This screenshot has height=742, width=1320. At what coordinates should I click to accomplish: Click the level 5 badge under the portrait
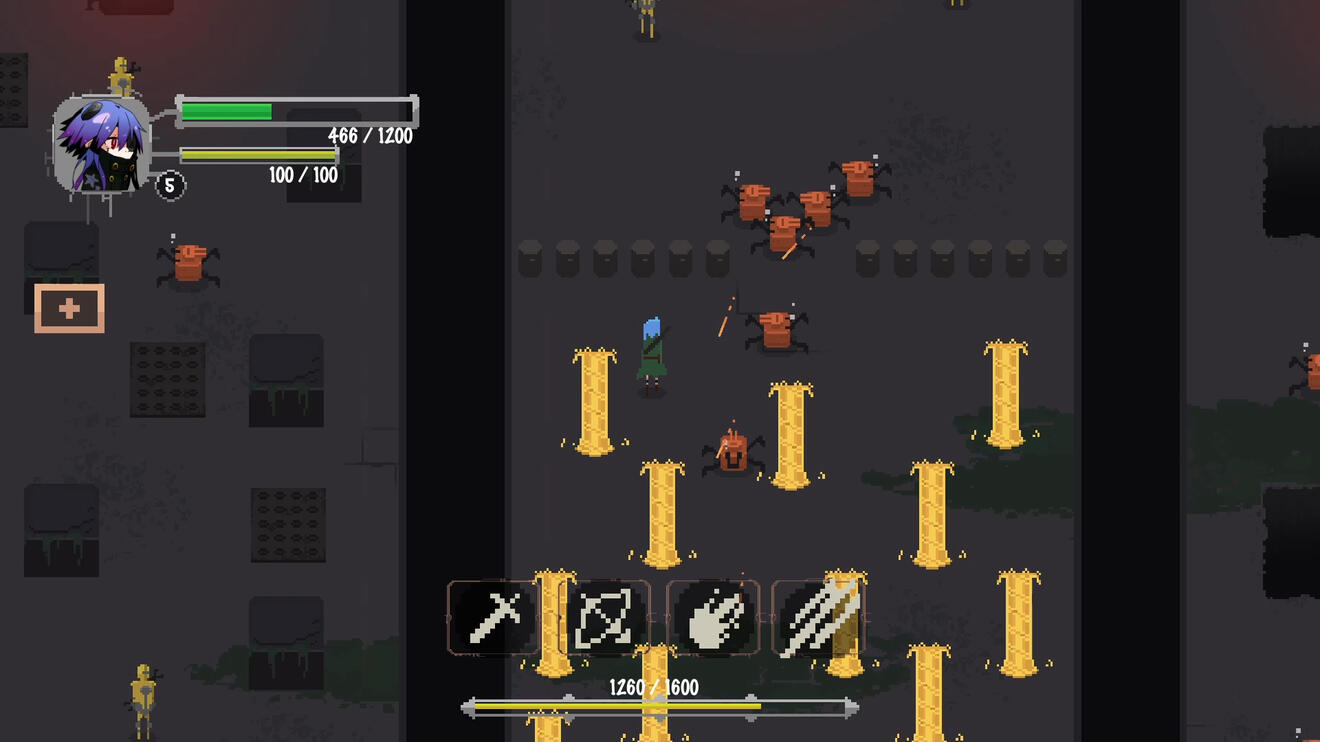tap(168, 186)
